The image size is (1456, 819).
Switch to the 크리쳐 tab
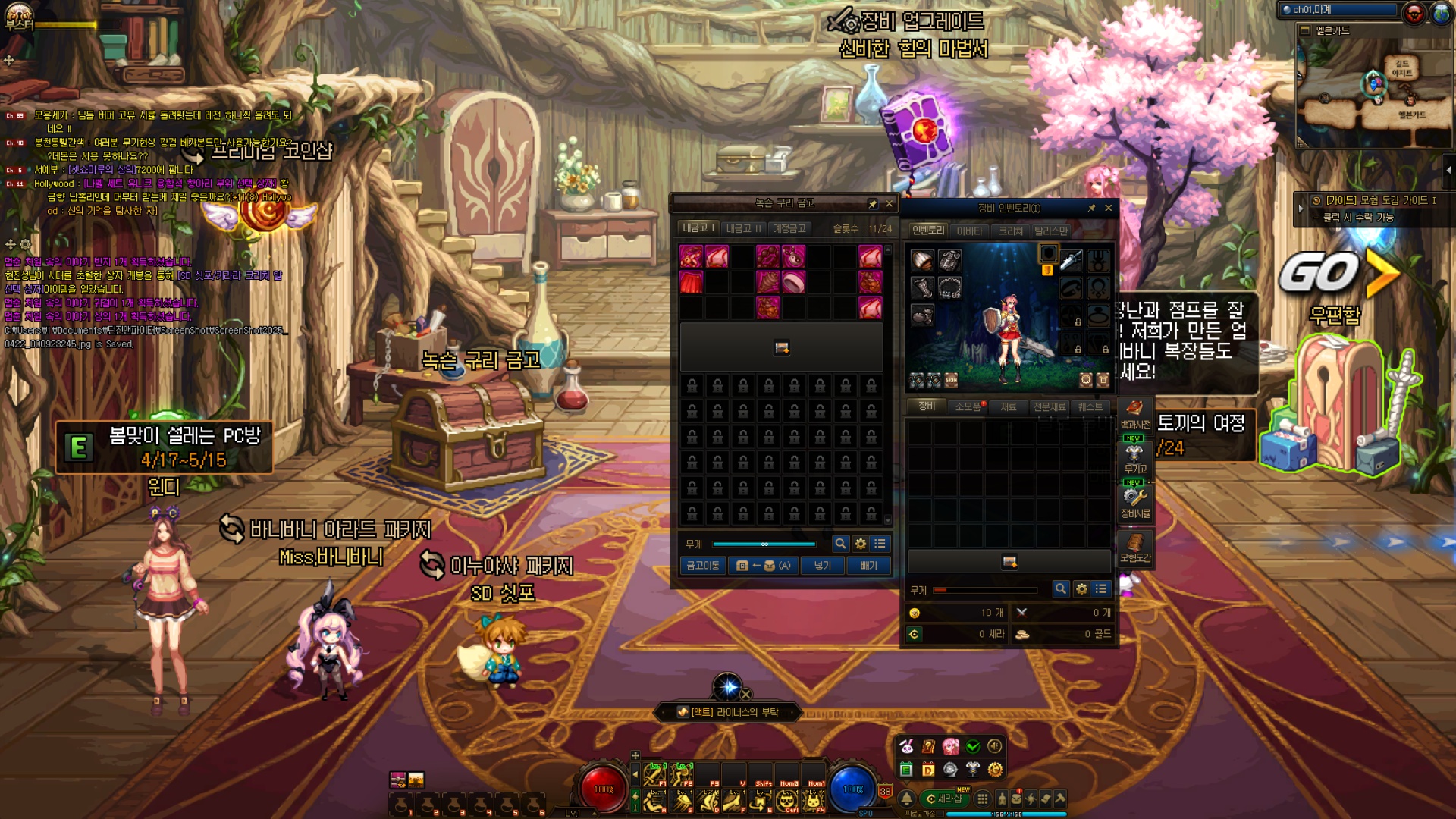click(x=1011, y=231)
